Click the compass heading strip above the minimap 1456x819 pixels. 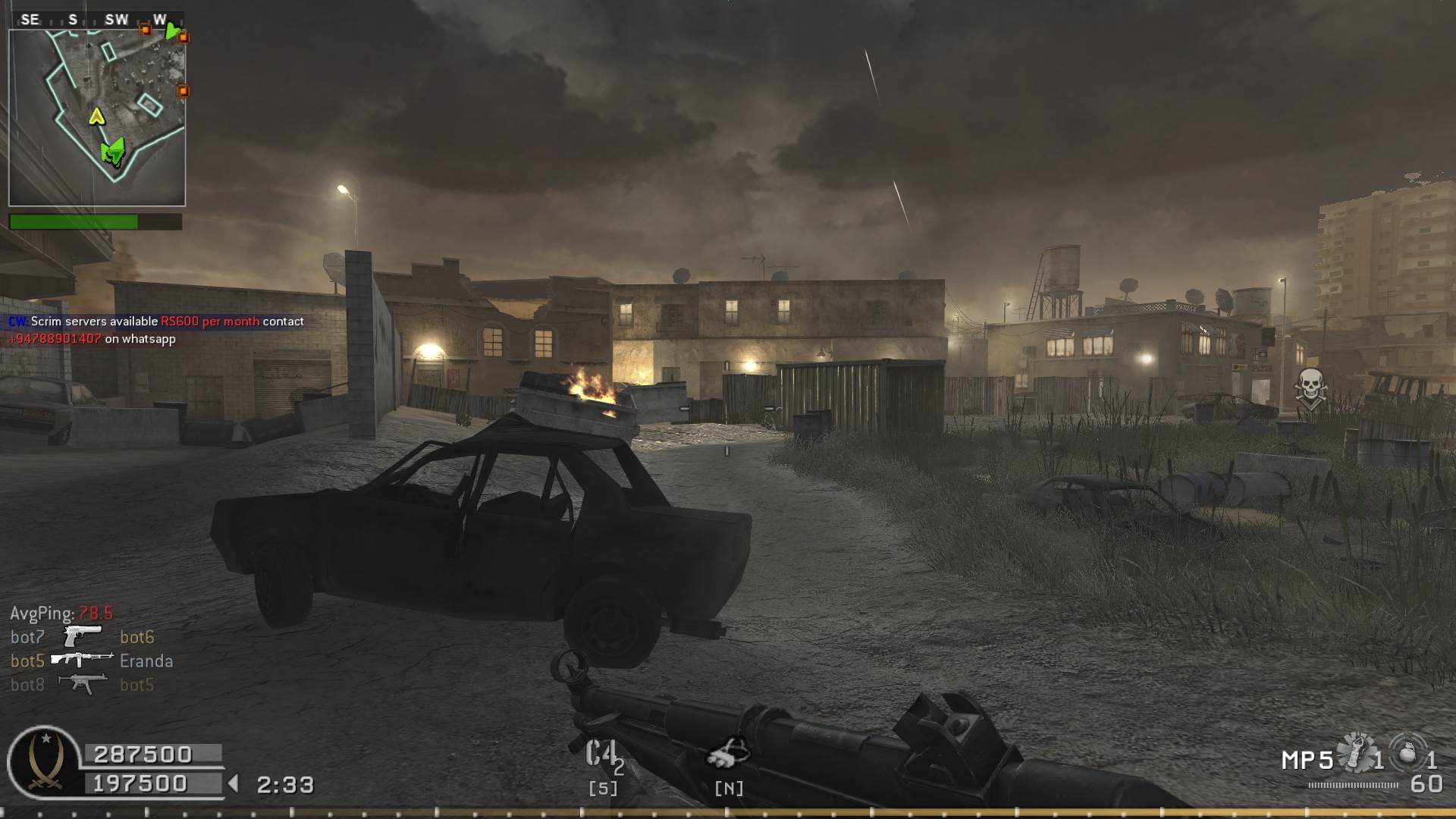[x=96, y=20]
